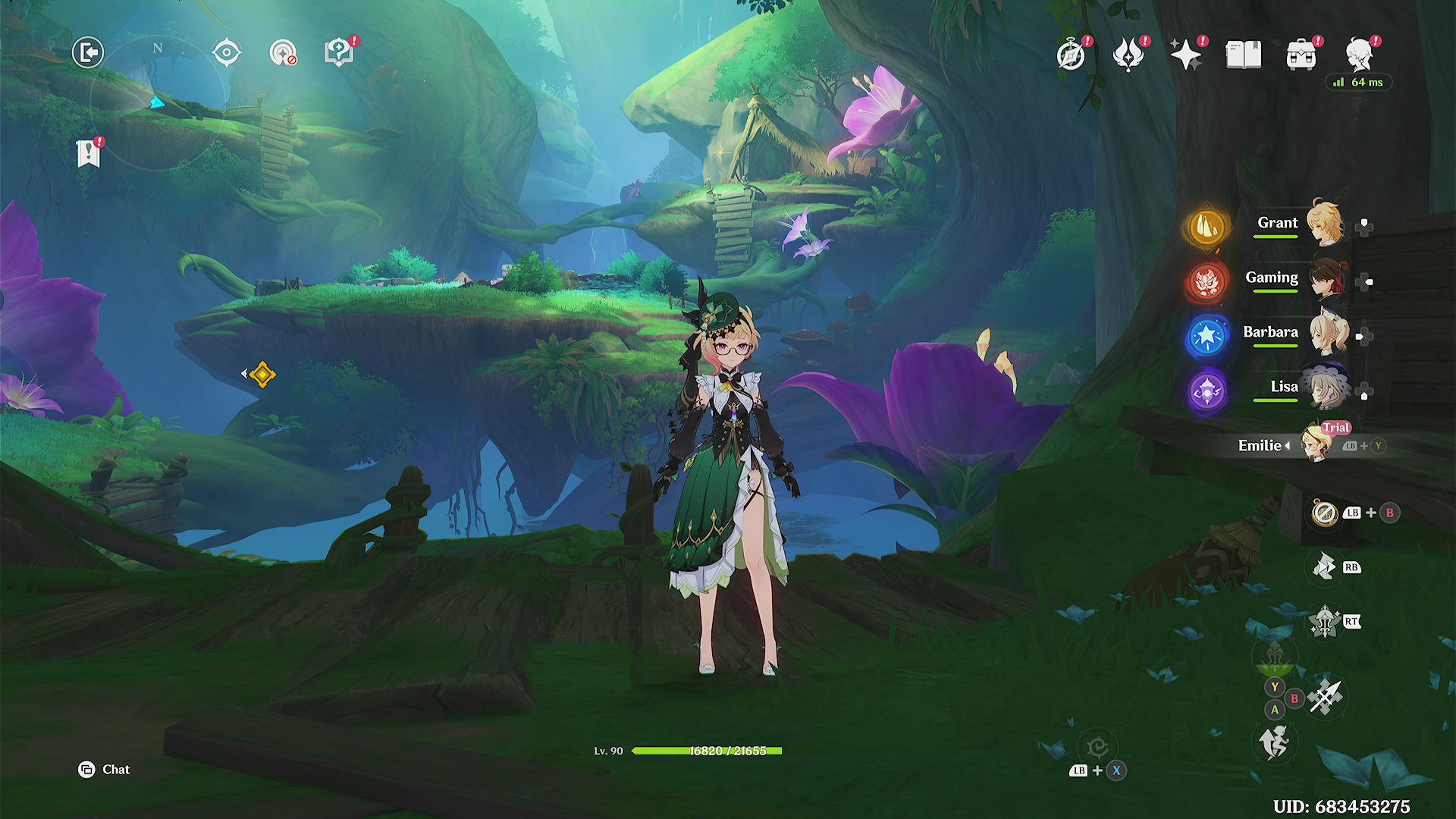Switch to party member Grant
The width and height of the screenshot is (1456, 819).
click(x=1324, y=224)
